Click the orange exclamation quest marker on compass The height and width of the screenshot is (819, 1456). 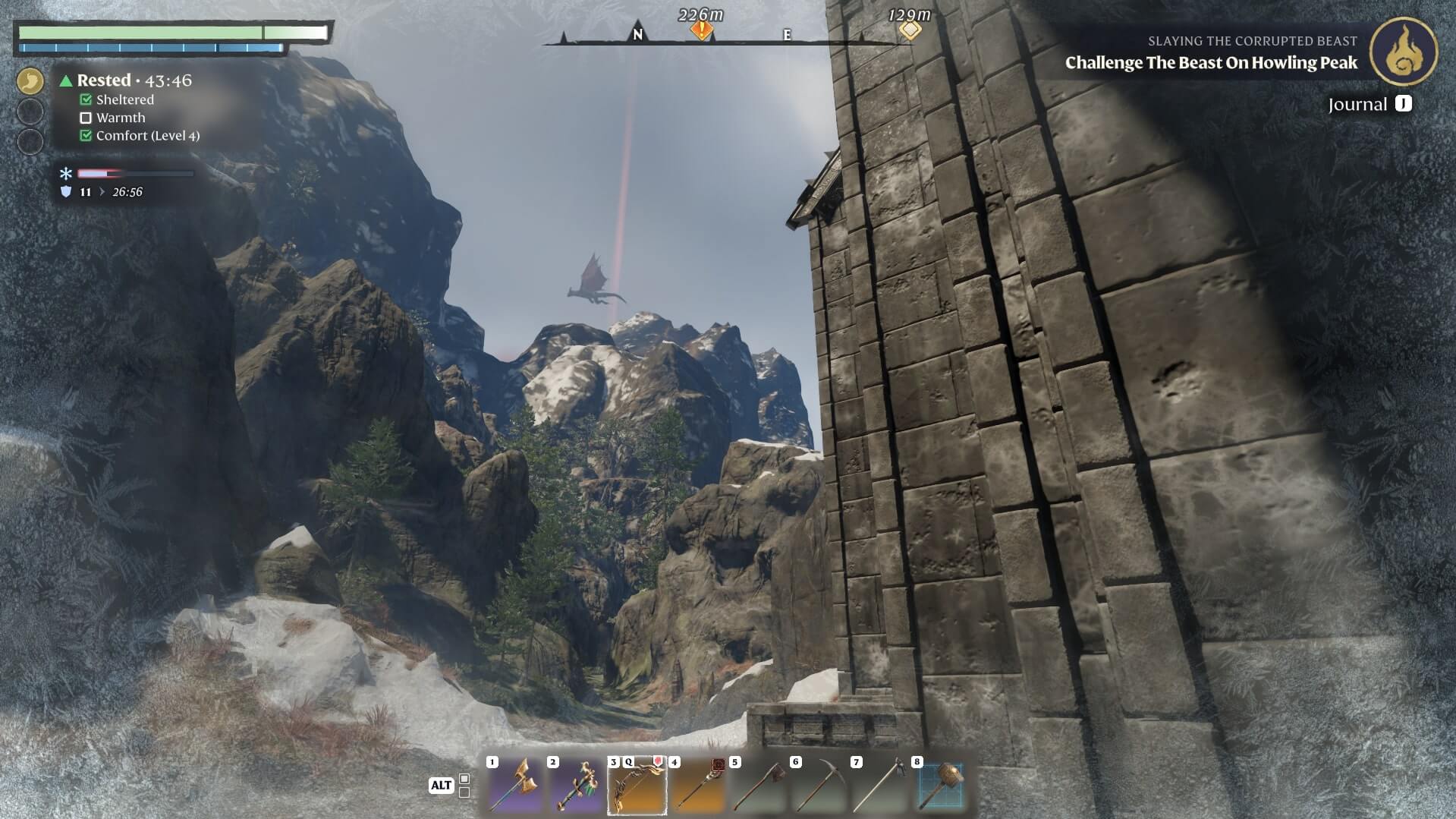pos(702,30)
